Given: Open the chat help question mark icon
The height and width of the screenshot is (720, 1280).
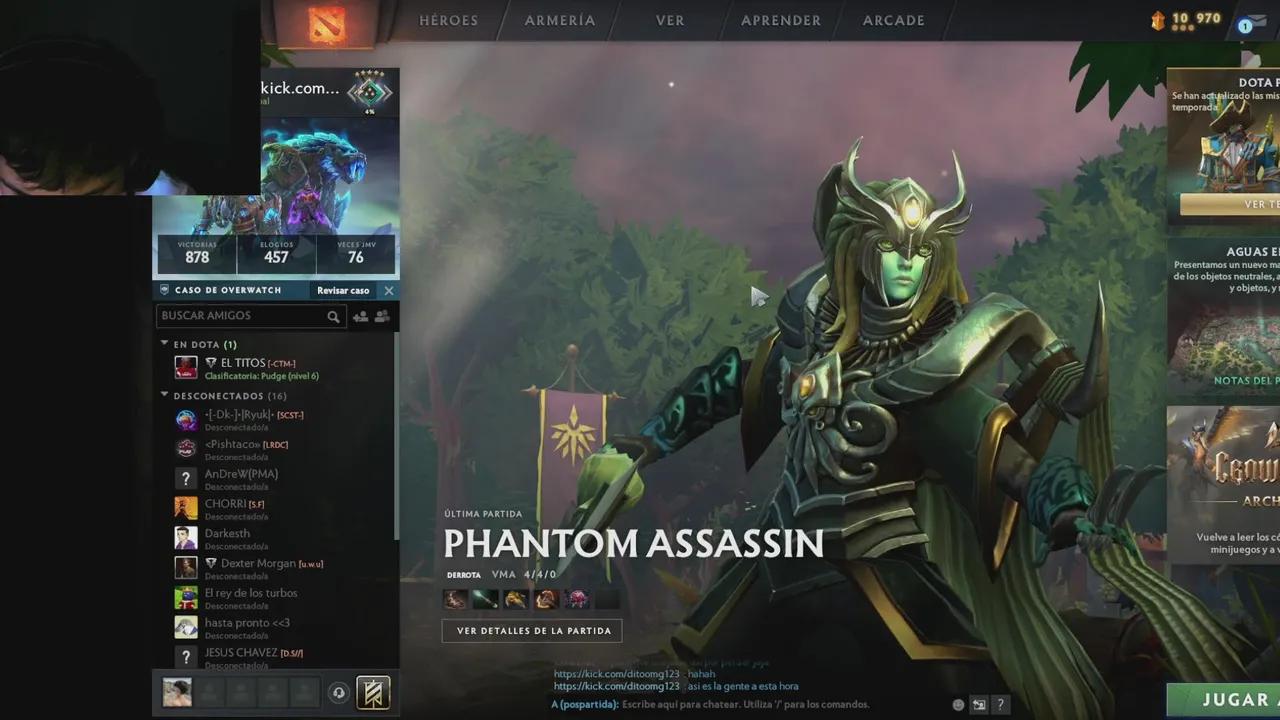Looking at the screenshot, I should pyautogui.click(x=1000, y=703).
